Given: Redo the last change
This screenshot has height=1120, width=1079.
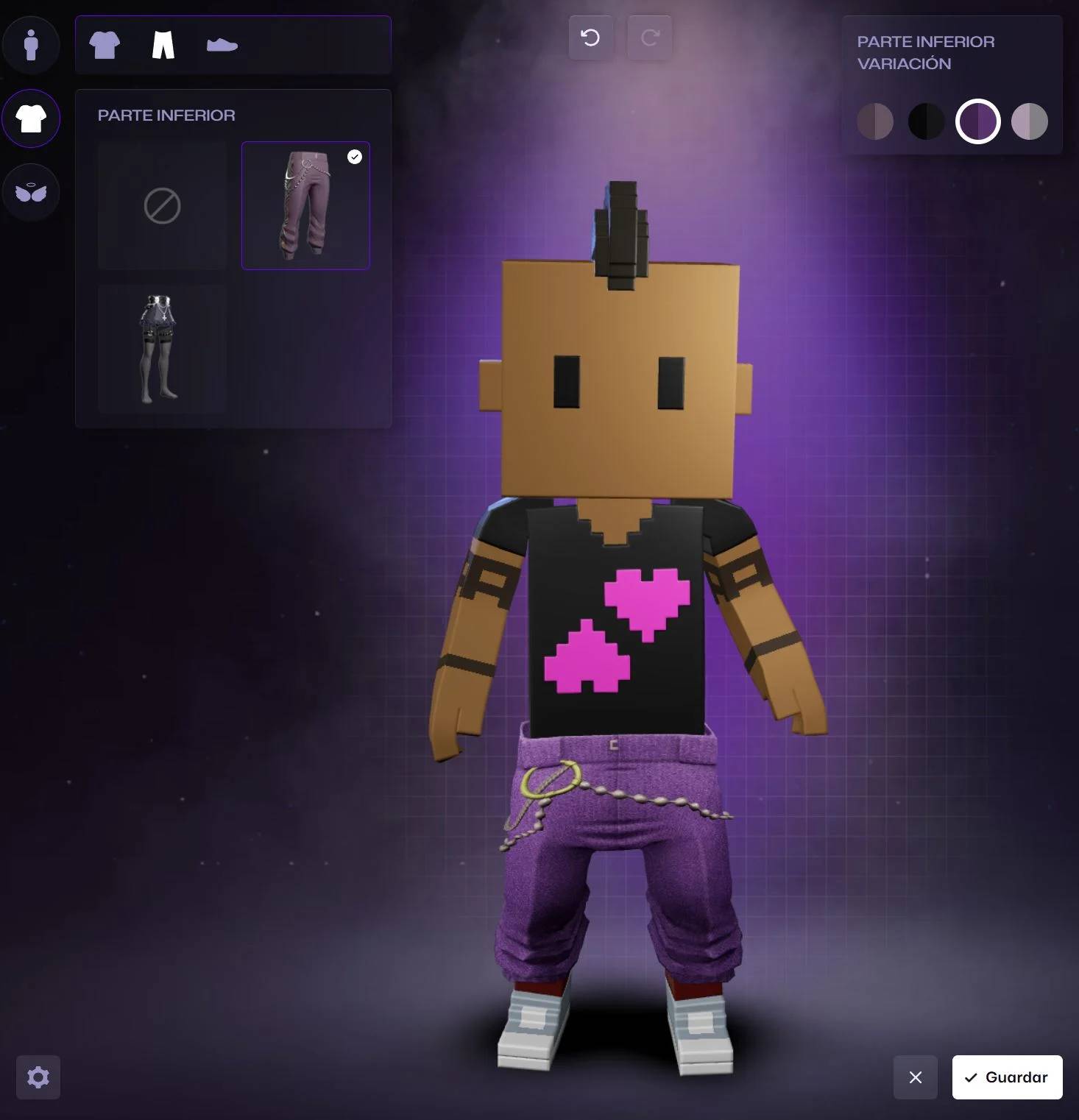Looking at the screenshot, I should pos(649,38).
